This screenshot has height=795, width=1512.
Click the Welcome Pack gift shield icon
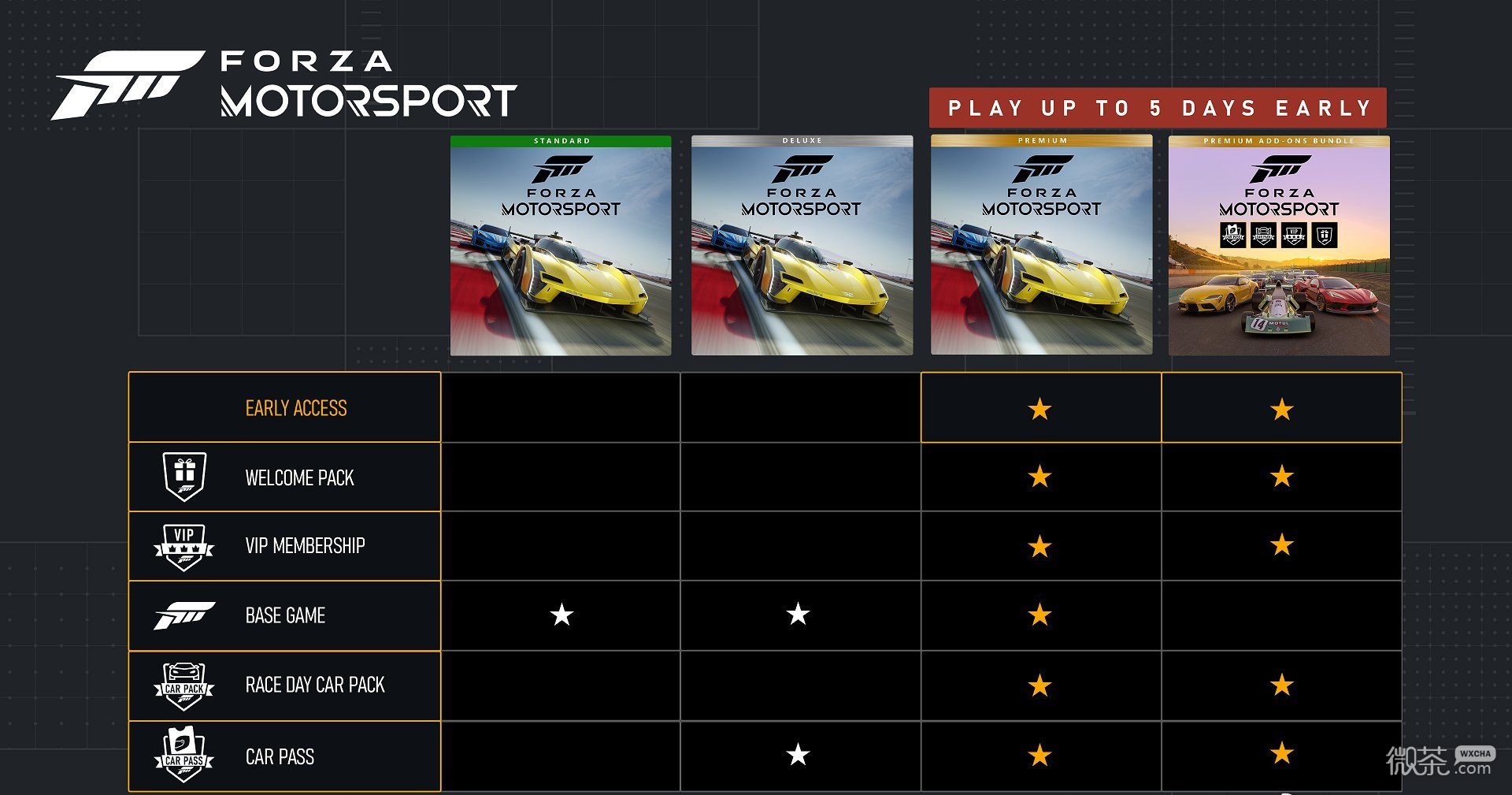click(x=184, y=477)
